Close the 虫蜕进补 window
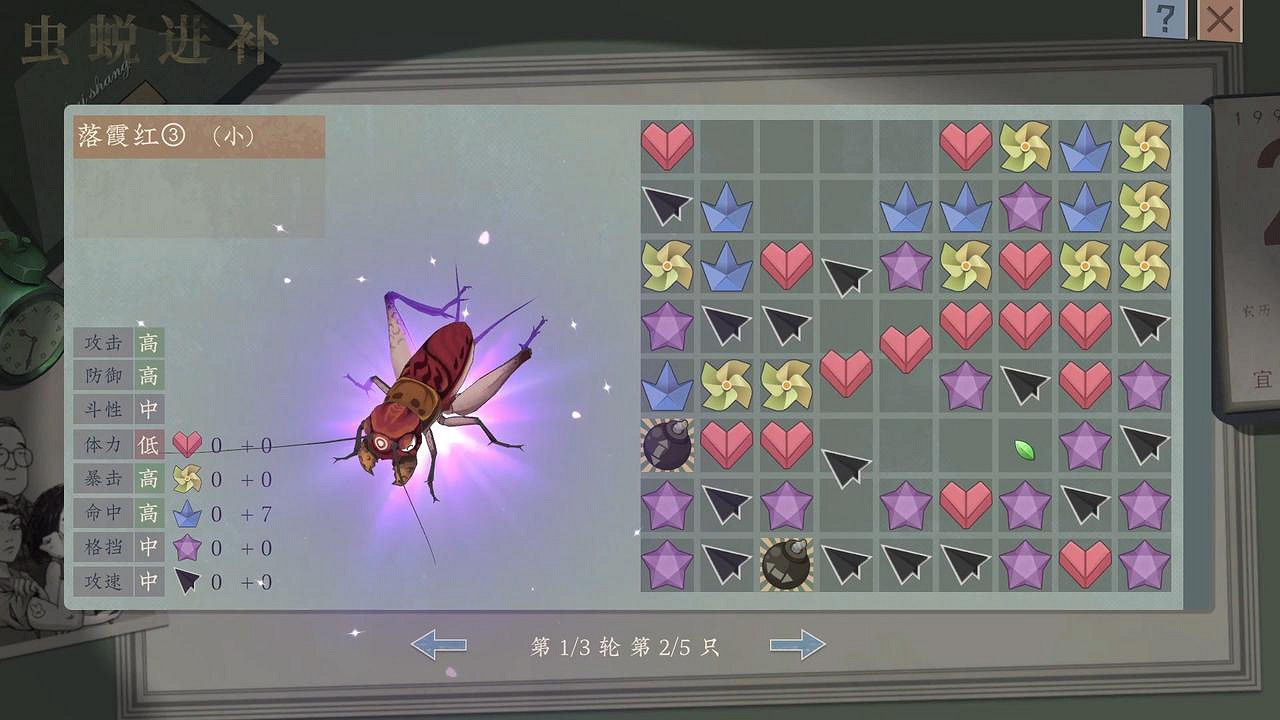Screen dimensions: 1280x720 [x=1218, y=18]
